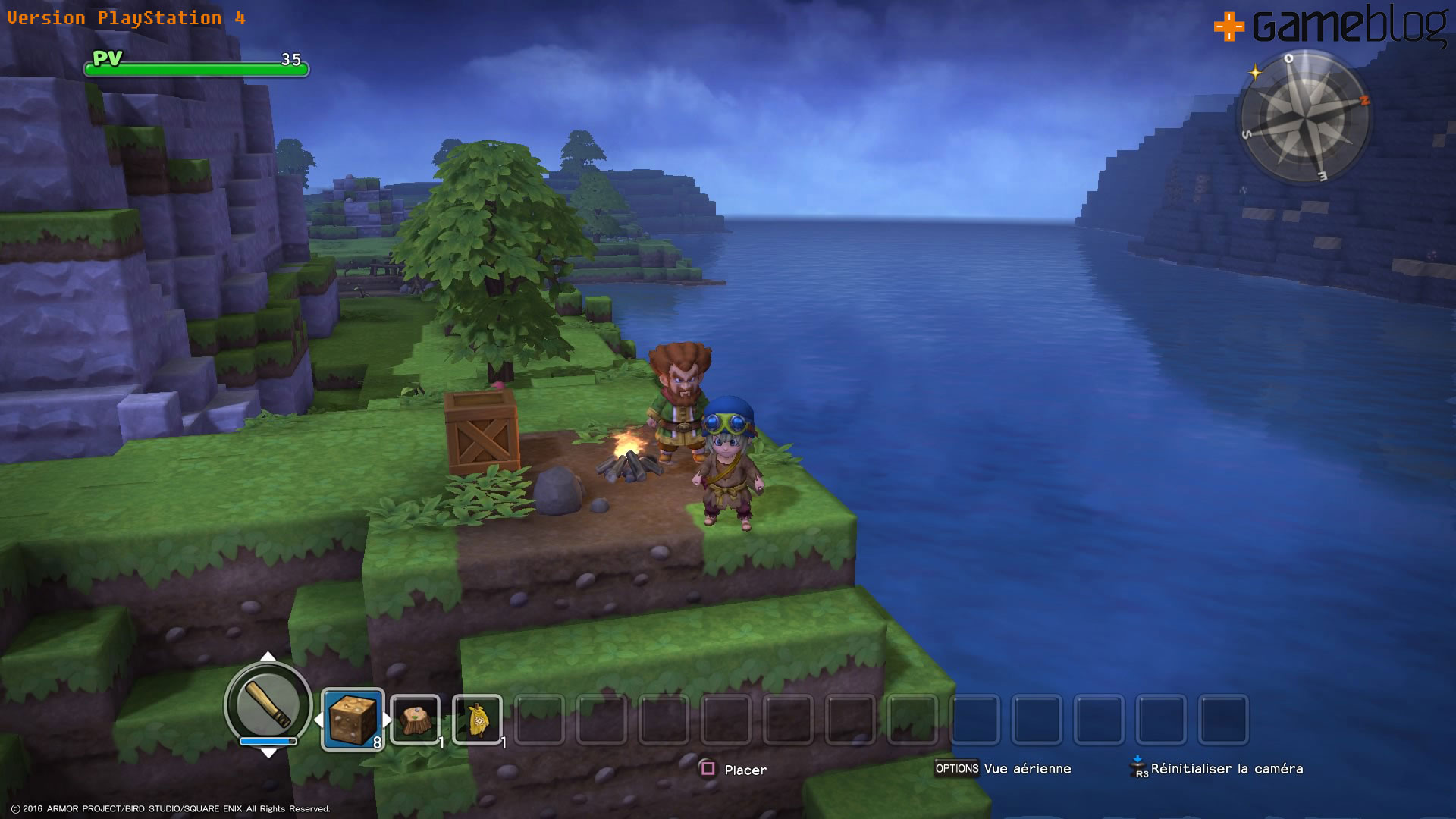1456x819 pixels.
Task: Open the Gameblog logo watermark
Action: click(x=1332, y=27)
